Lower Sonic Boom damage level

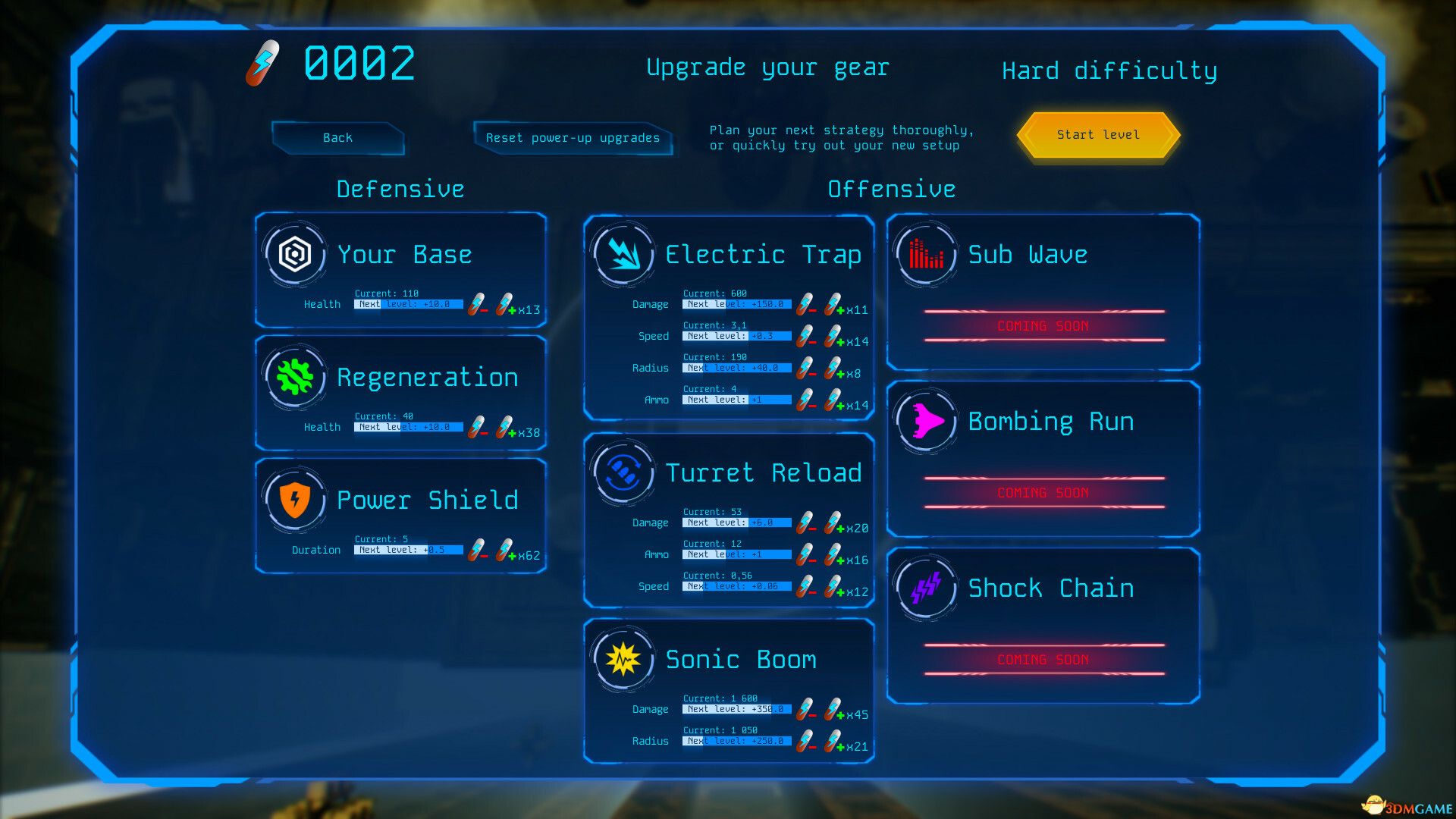805,710
